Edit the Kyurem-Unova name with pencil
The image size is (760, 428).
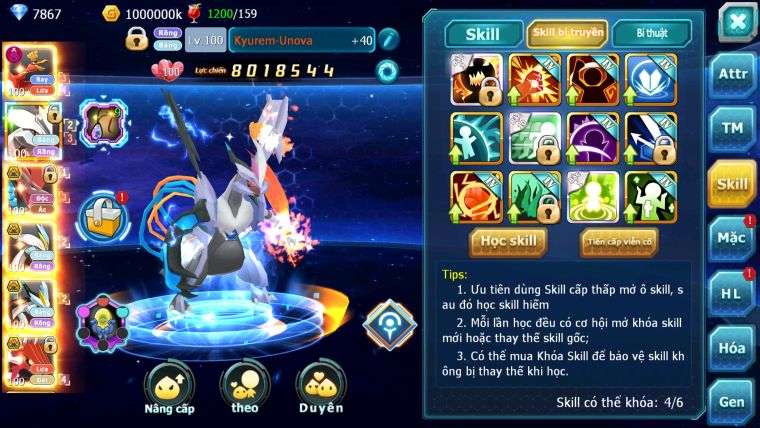[x=389, y=40]
